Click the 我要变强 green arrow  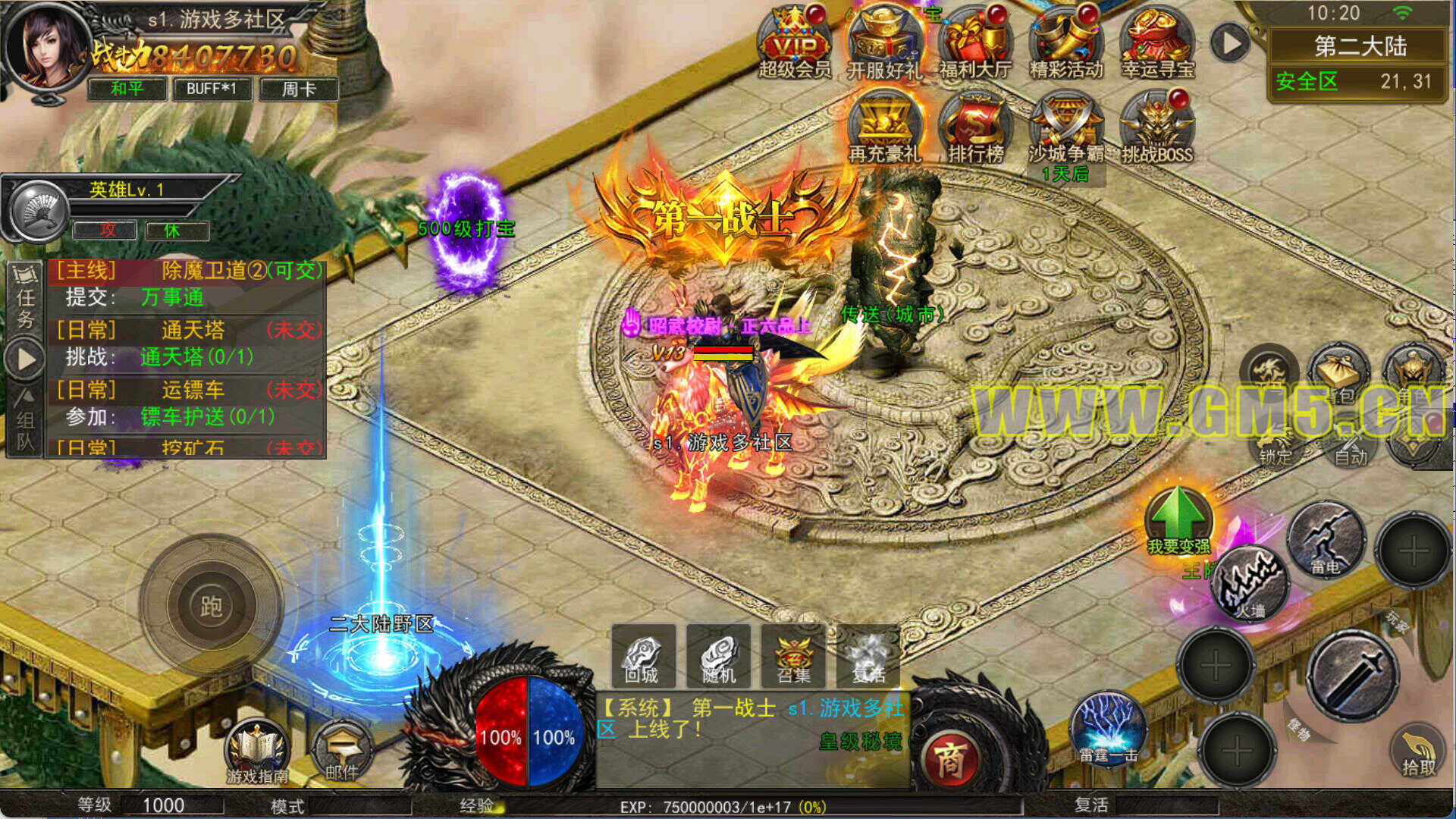[1178, 519]
